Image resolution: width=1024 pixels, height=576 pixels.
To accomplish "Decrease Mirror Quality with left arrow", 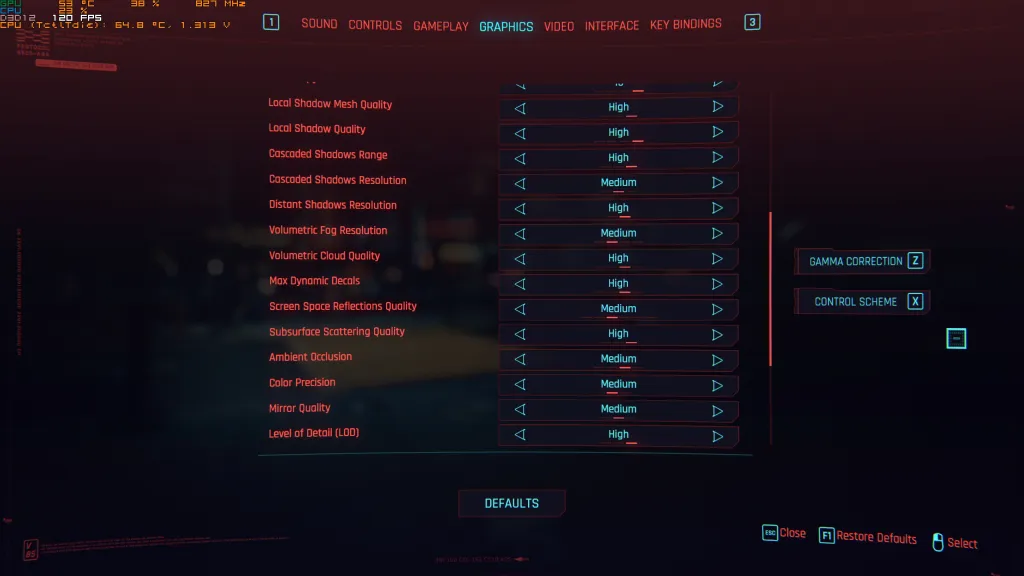I will tap(520, 410).
